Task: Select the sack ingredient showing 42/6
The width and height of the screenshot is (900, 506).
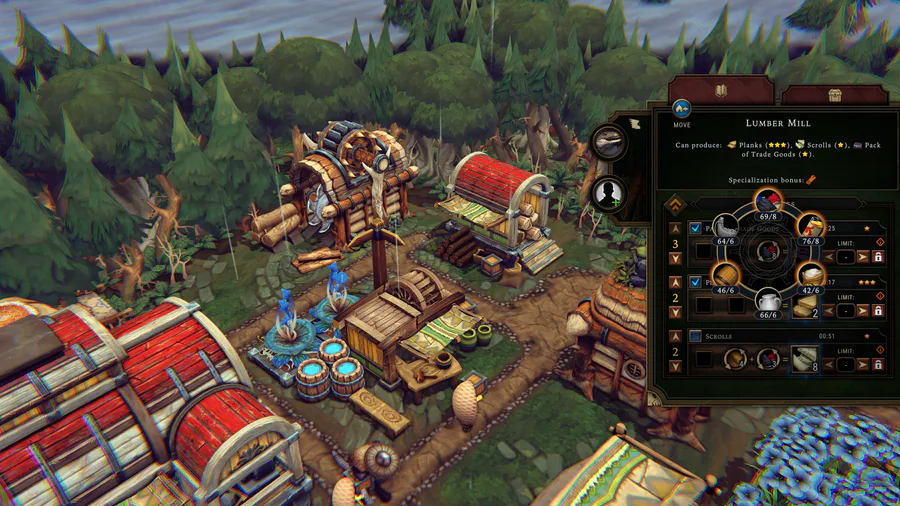Action: point(810,276)
